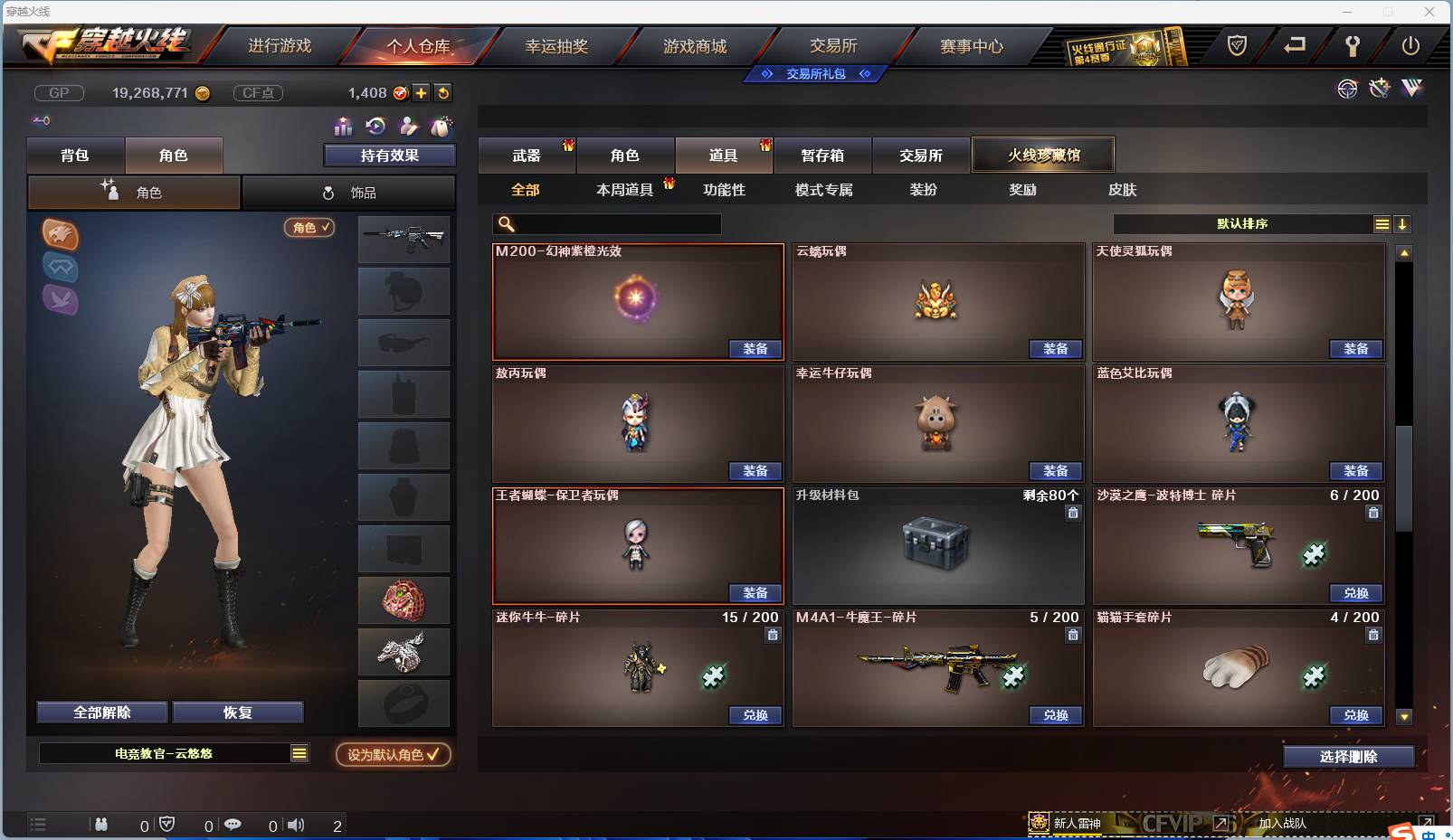Check the 设为默认角色 checkbox

392,755
